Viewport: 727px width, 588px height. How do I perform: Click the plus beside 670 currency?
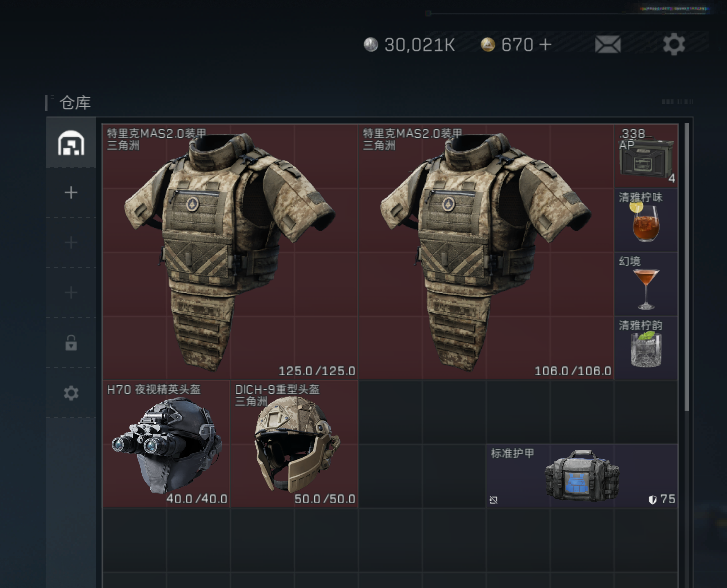(545, 44)
